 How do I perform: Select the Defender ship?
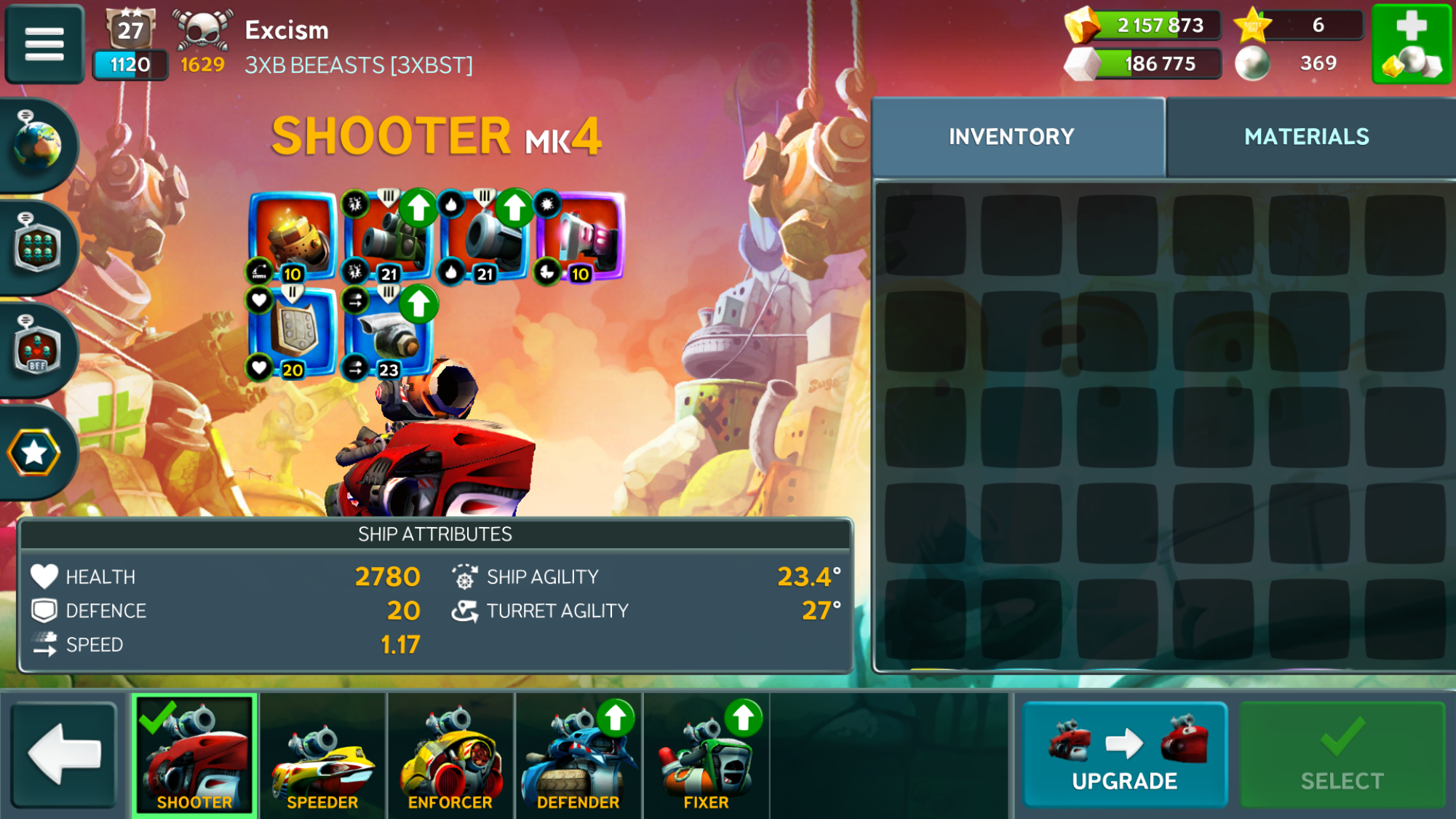coord(578,757)
